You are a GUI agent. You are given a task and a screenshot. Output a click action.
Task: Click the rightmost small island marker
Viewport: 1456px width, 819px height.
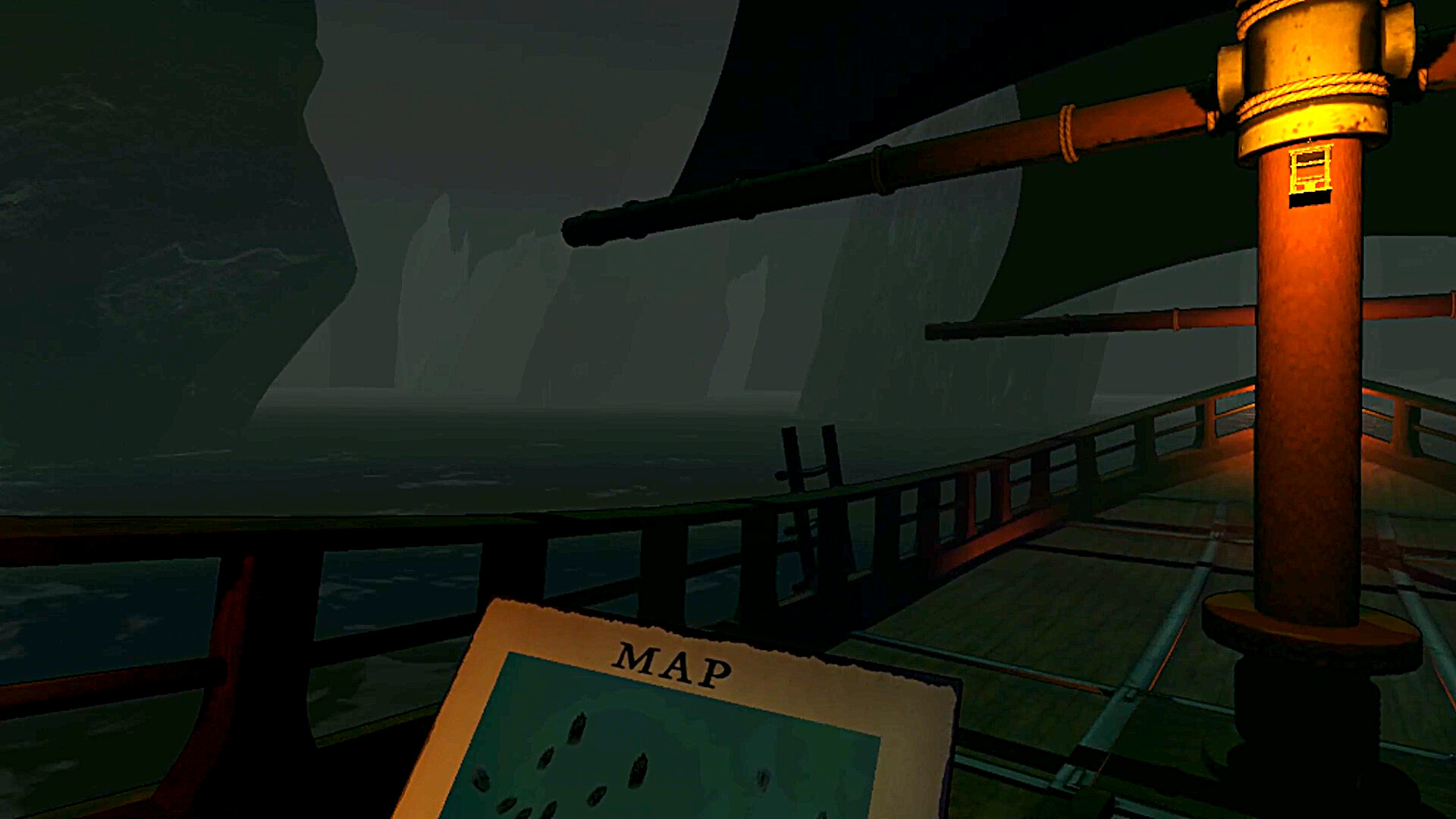pyautogui.click(x=764, y=781)
